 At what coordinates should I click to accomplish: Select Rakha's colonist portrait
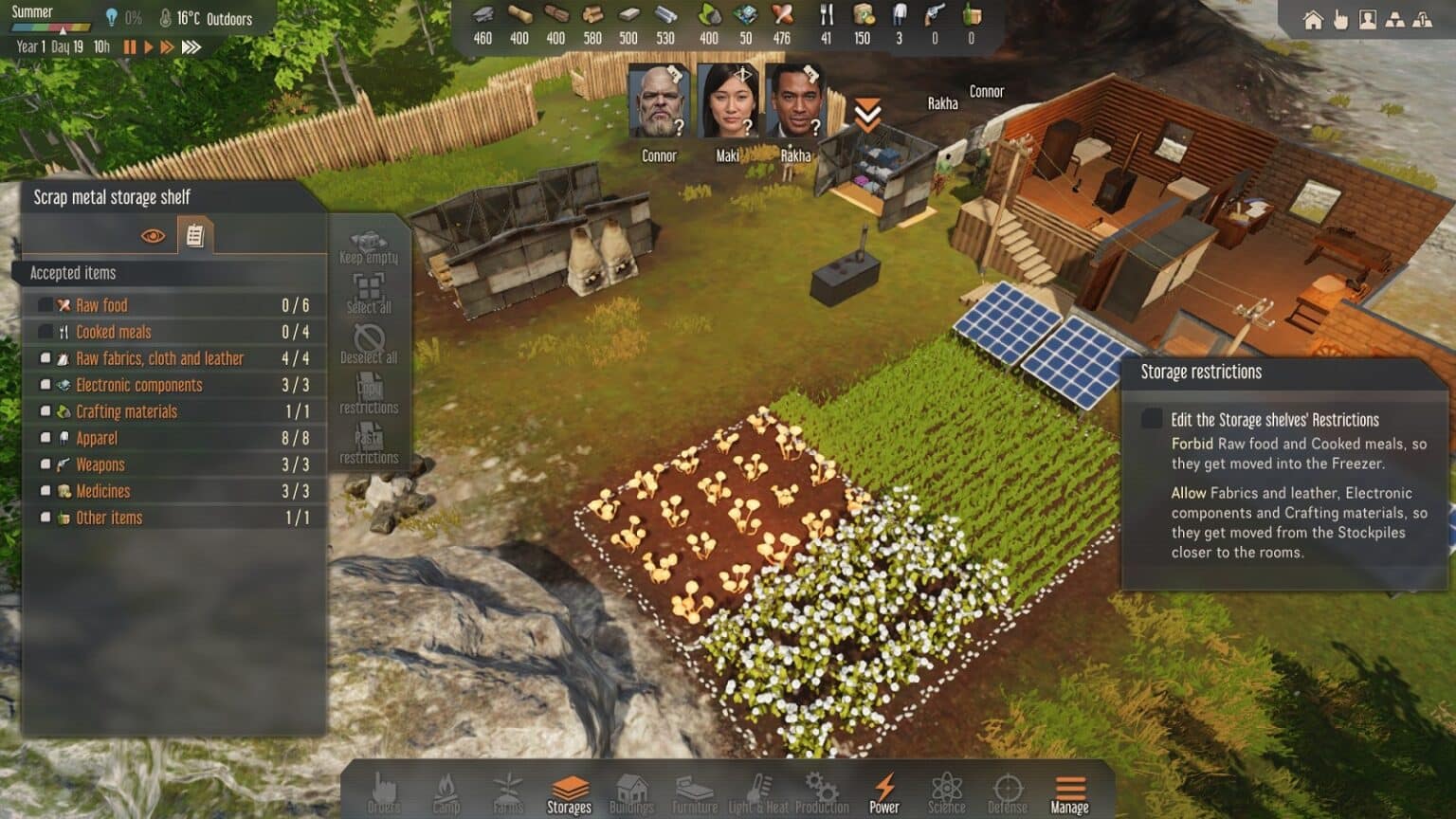tap(795, 102)
